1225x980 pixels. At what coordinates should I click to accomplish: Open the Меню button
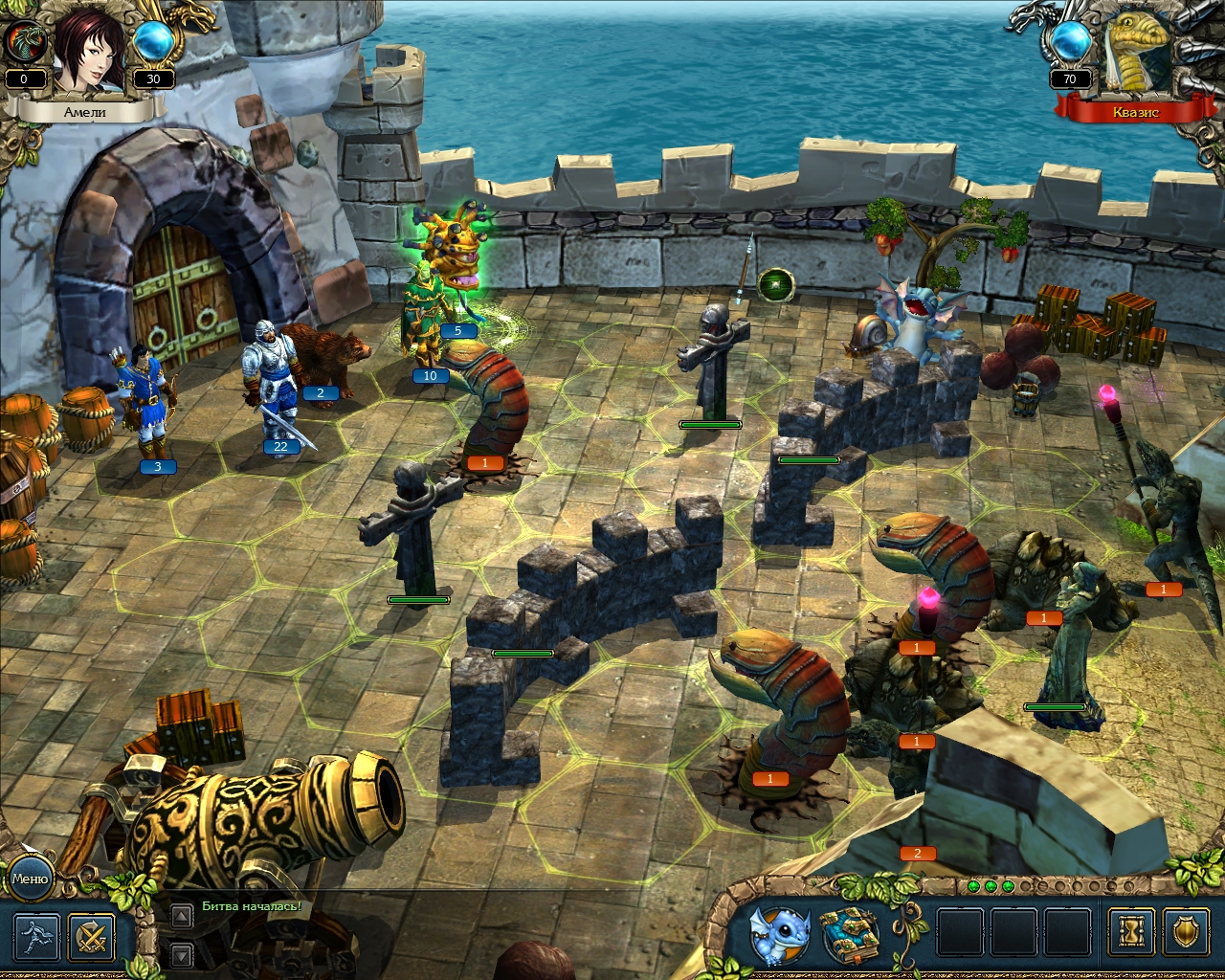pyautogui.click(x=30, y=877)
